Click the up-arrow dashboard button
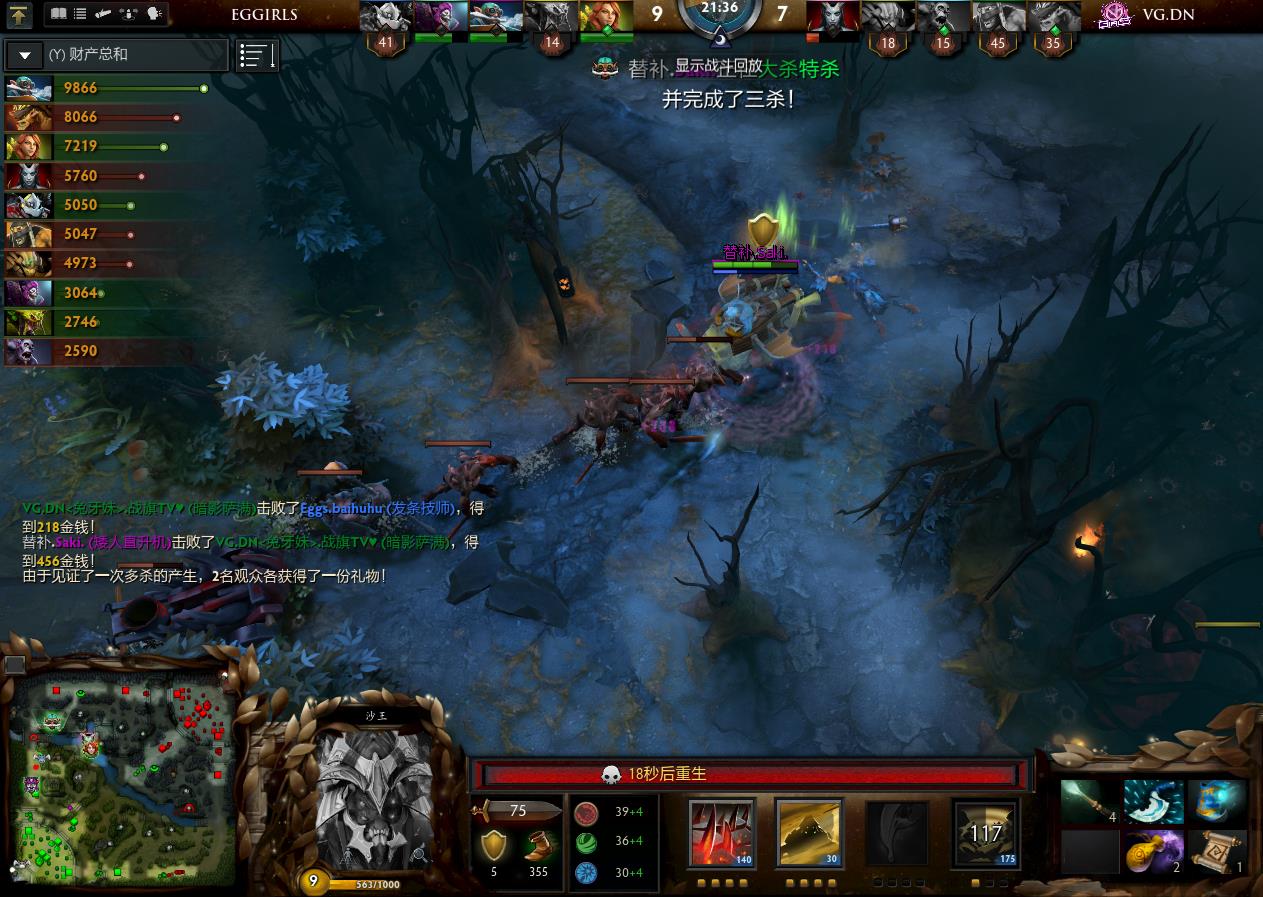 point(20,15)
